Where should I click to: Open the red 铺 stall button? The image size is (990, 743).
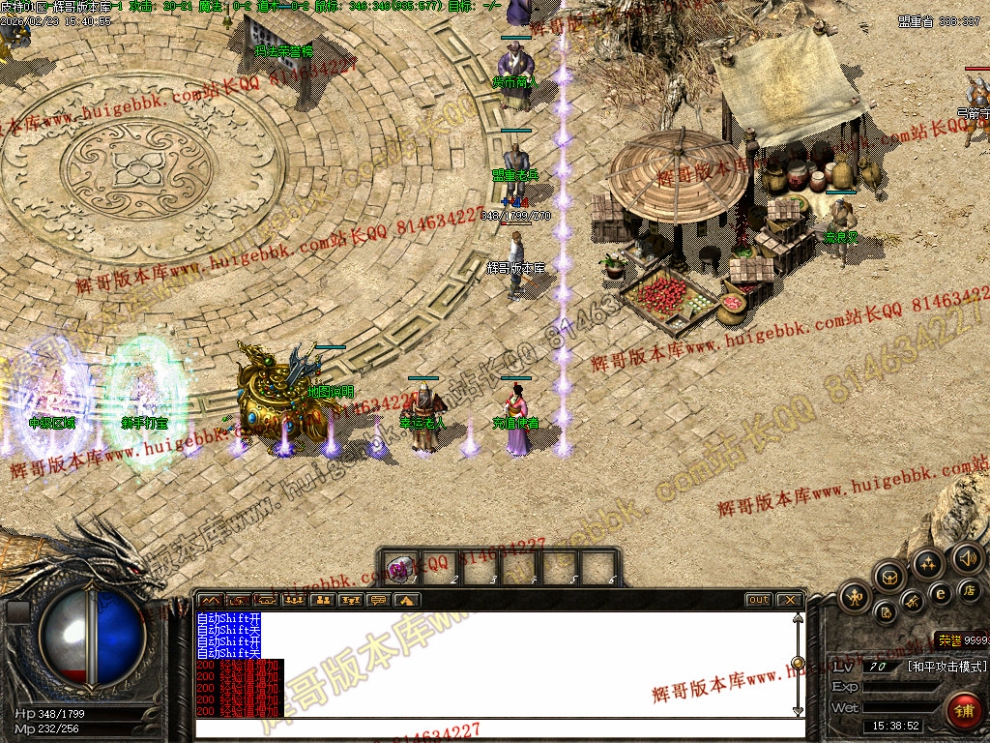(x=966, y=712)
